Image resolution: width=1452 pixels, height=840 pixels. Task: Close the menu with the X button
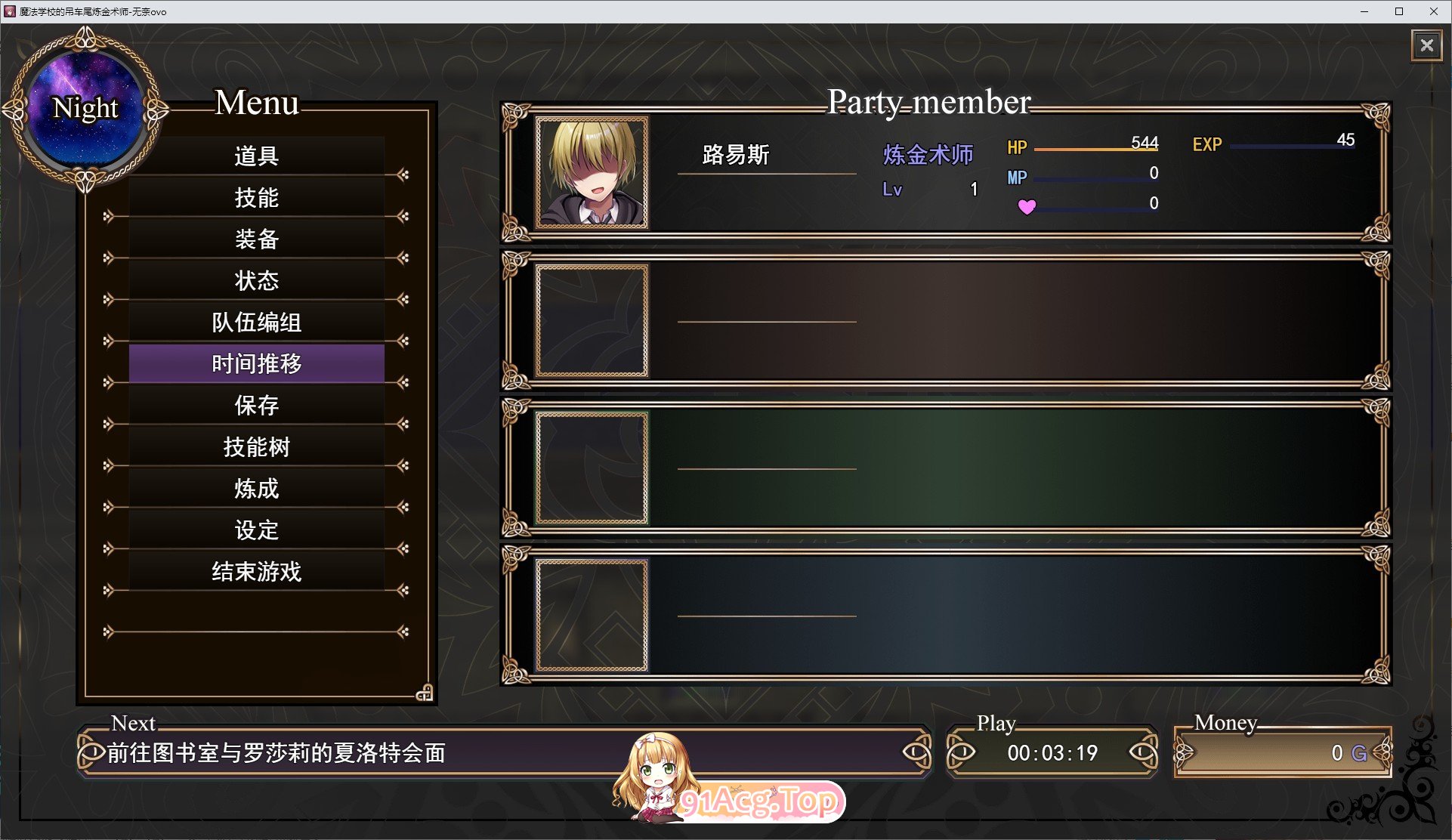[1426, 45]
